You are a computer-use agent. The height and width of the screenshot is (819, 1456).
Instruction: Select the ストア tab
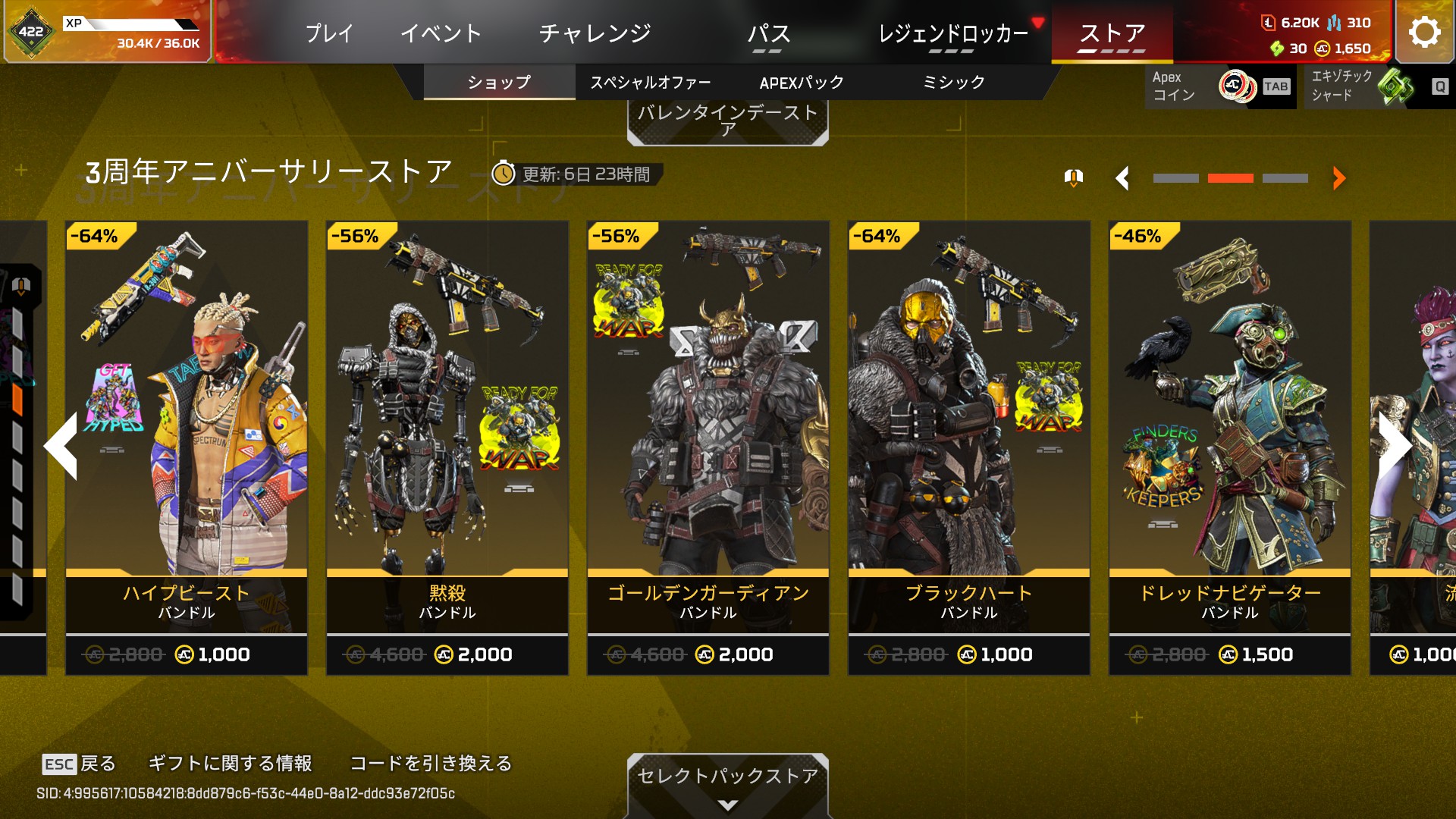pyautogui.click(x=1112, y=33)
